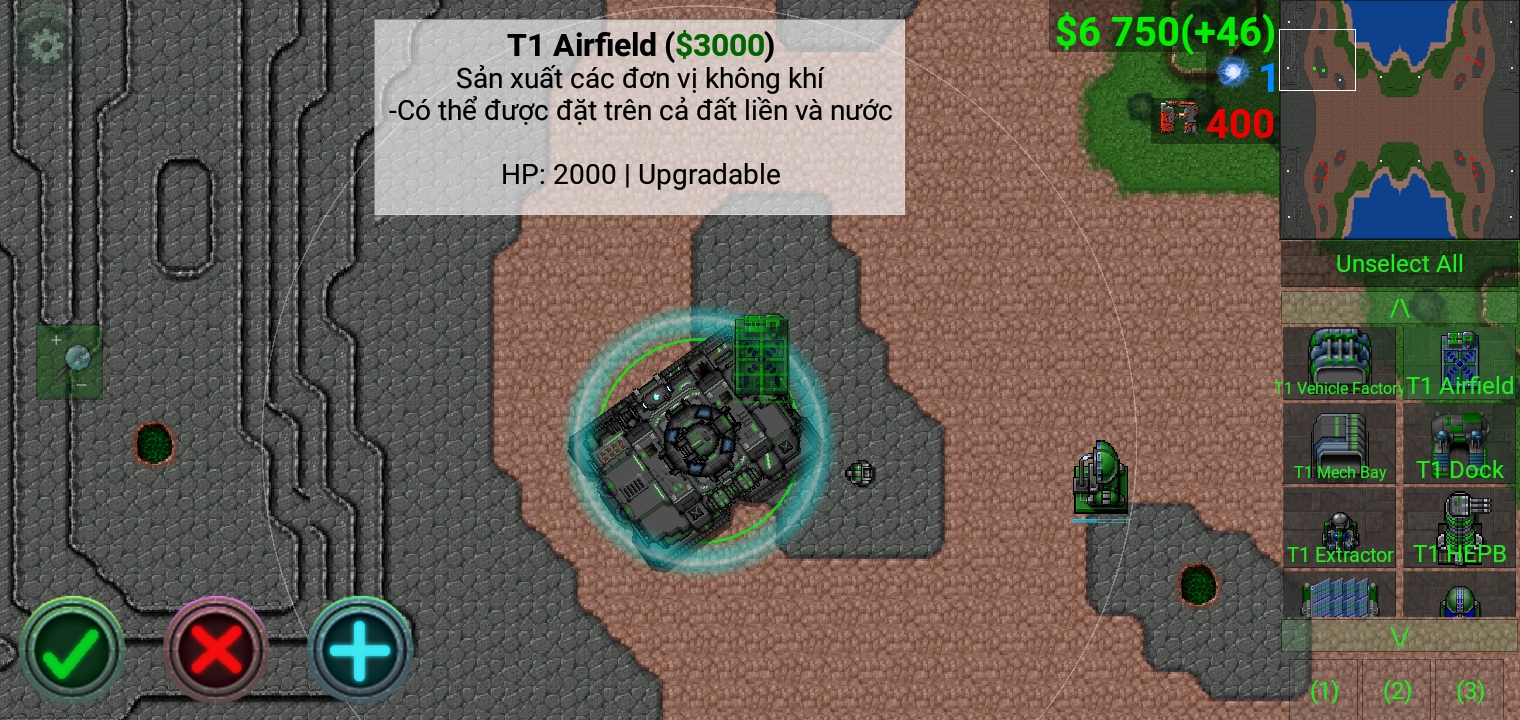Image resolution: width=1520 pixels, height=720 pixels.
Task: Confirm placement with the green checkmark
Action: (x=72, y=651)
